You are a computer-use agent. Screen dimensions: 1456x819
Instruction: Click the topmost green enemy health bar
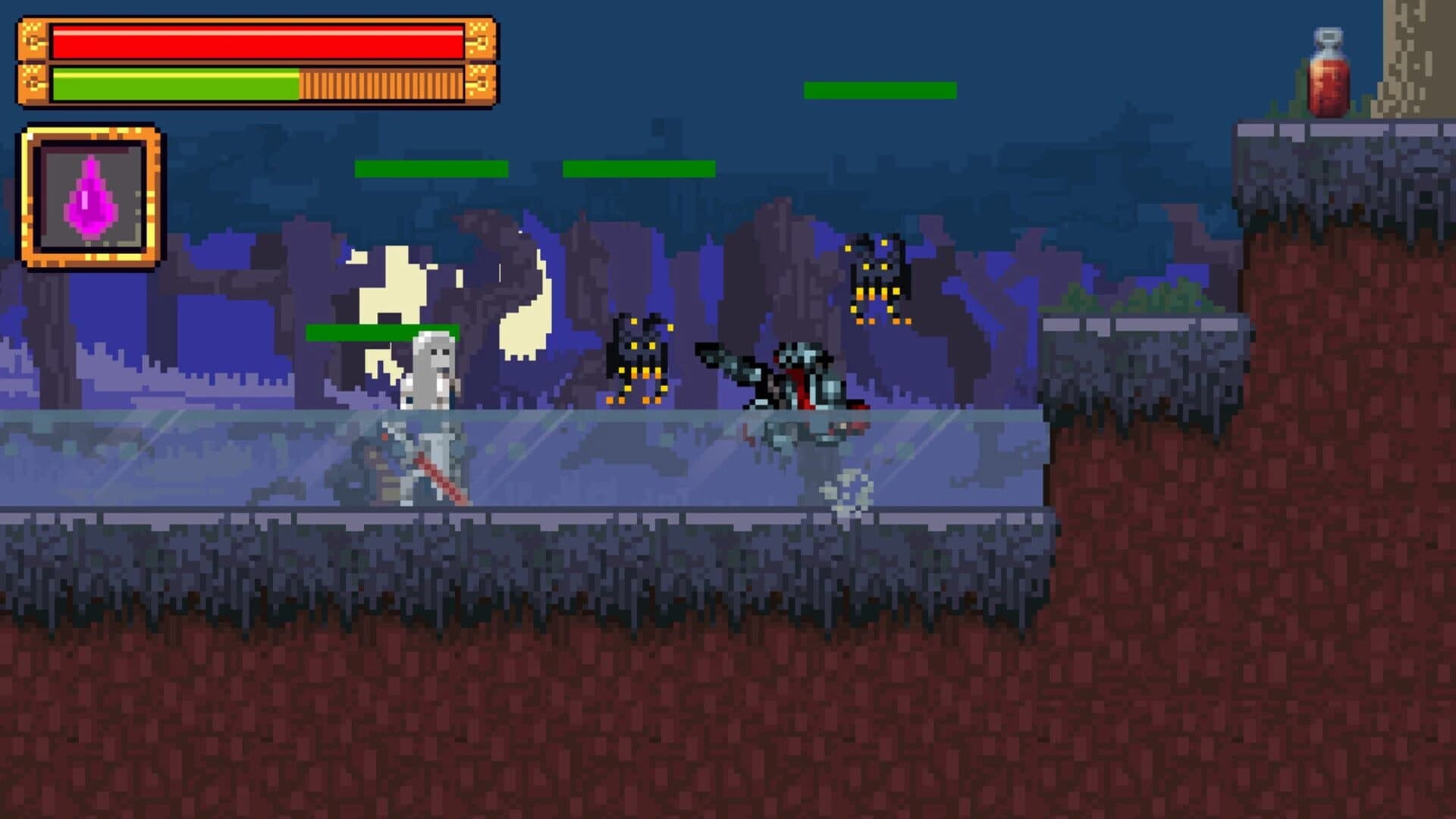coord(878,89)
